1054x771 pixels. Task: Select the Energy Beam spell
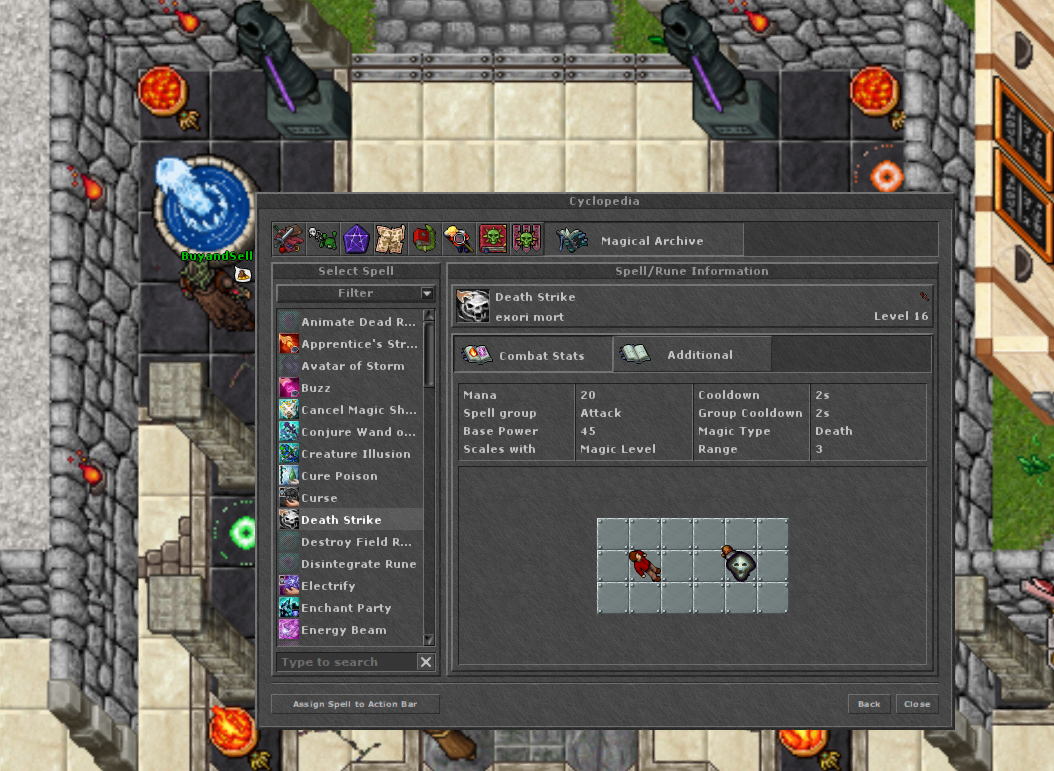343,630
